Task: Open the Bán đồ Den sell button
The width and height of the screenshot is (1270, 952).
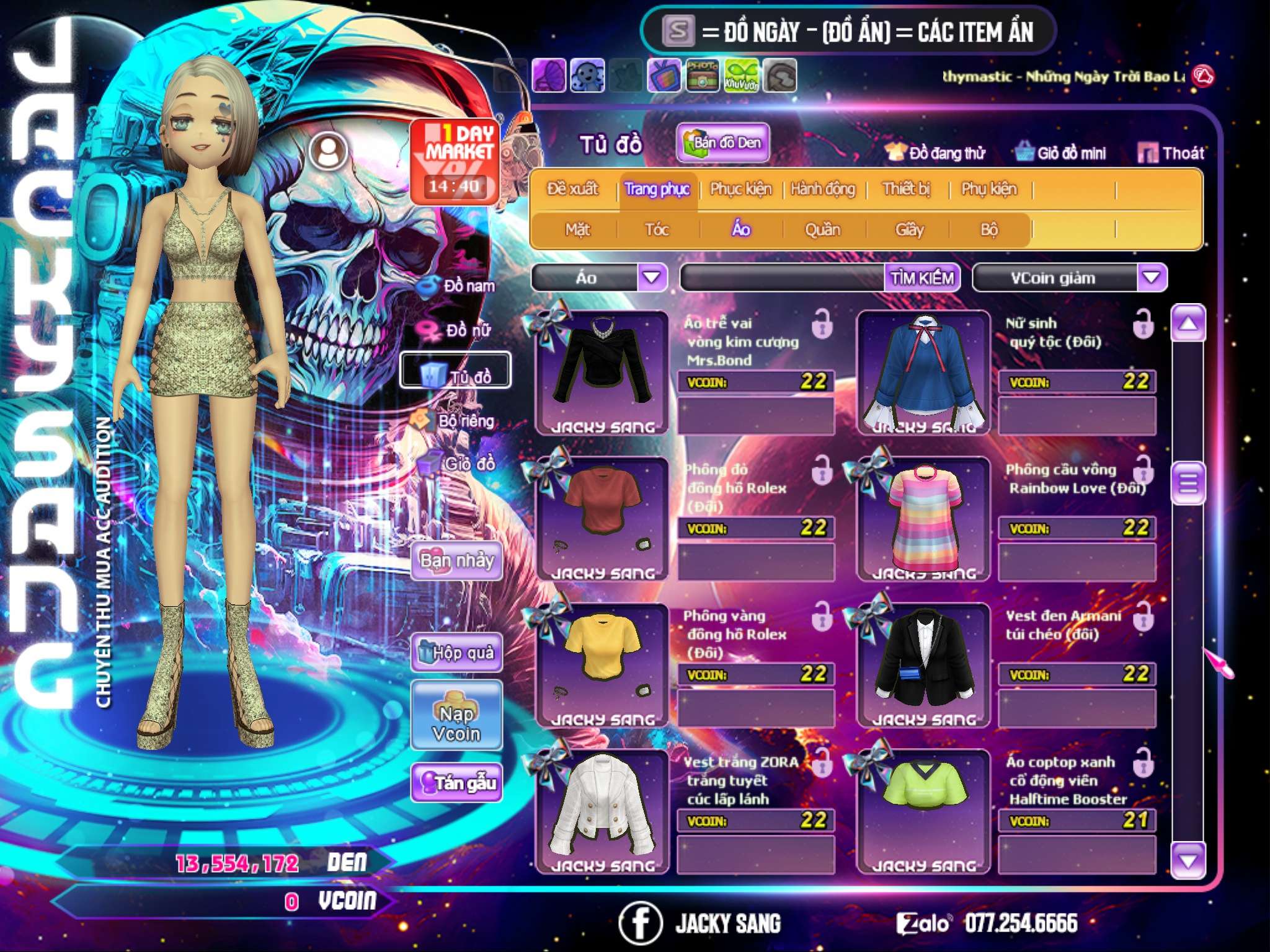Action: tap(722, 143)
